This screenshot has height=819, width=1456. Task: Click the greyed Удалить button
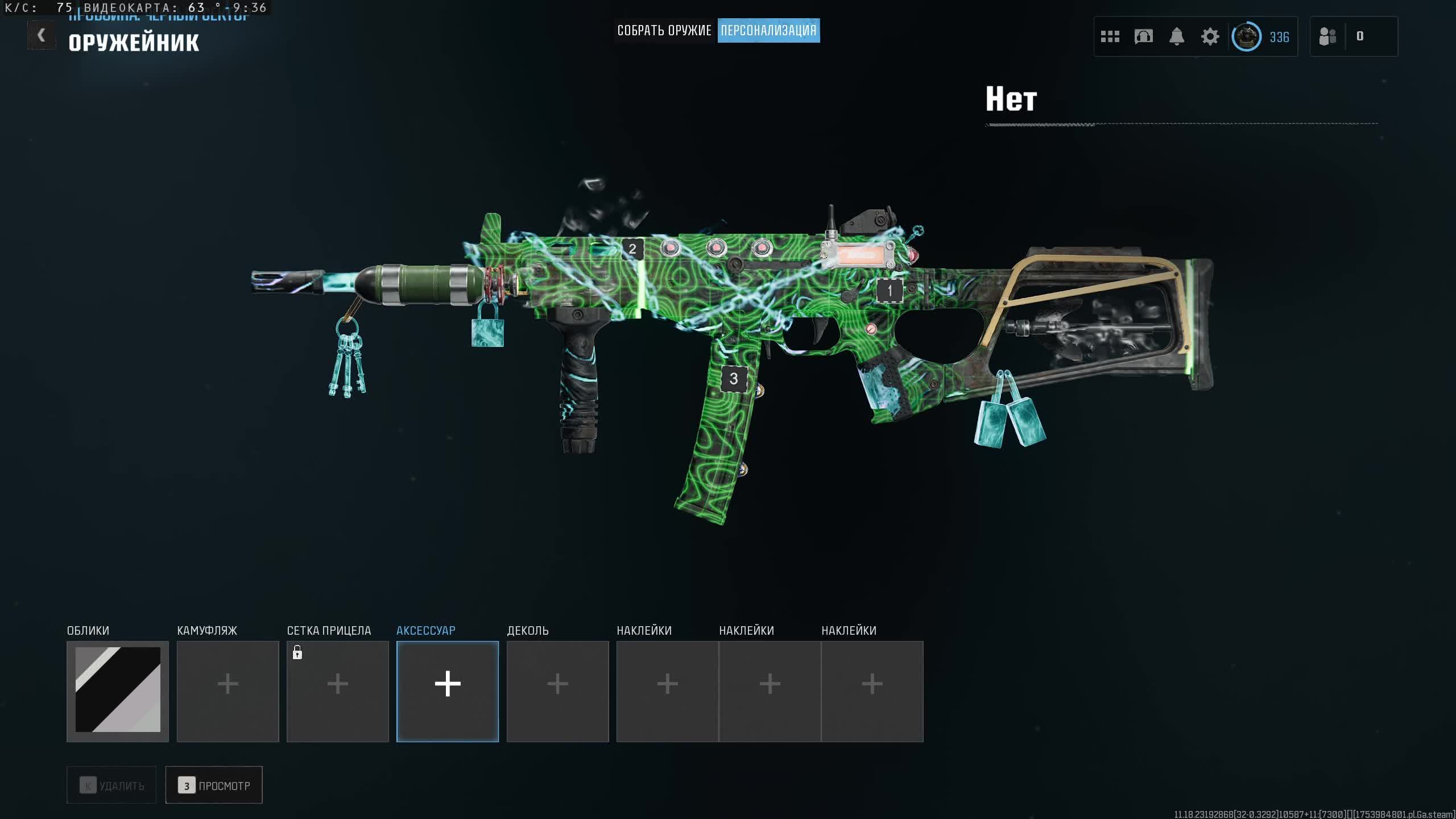[x=111, y=785]
